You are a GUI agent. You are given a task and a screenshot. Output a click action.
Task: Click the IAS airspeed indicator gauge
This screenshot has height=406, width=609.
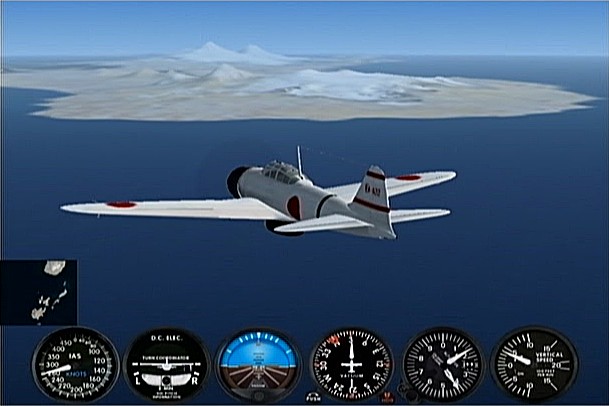(x=75, y=364)
